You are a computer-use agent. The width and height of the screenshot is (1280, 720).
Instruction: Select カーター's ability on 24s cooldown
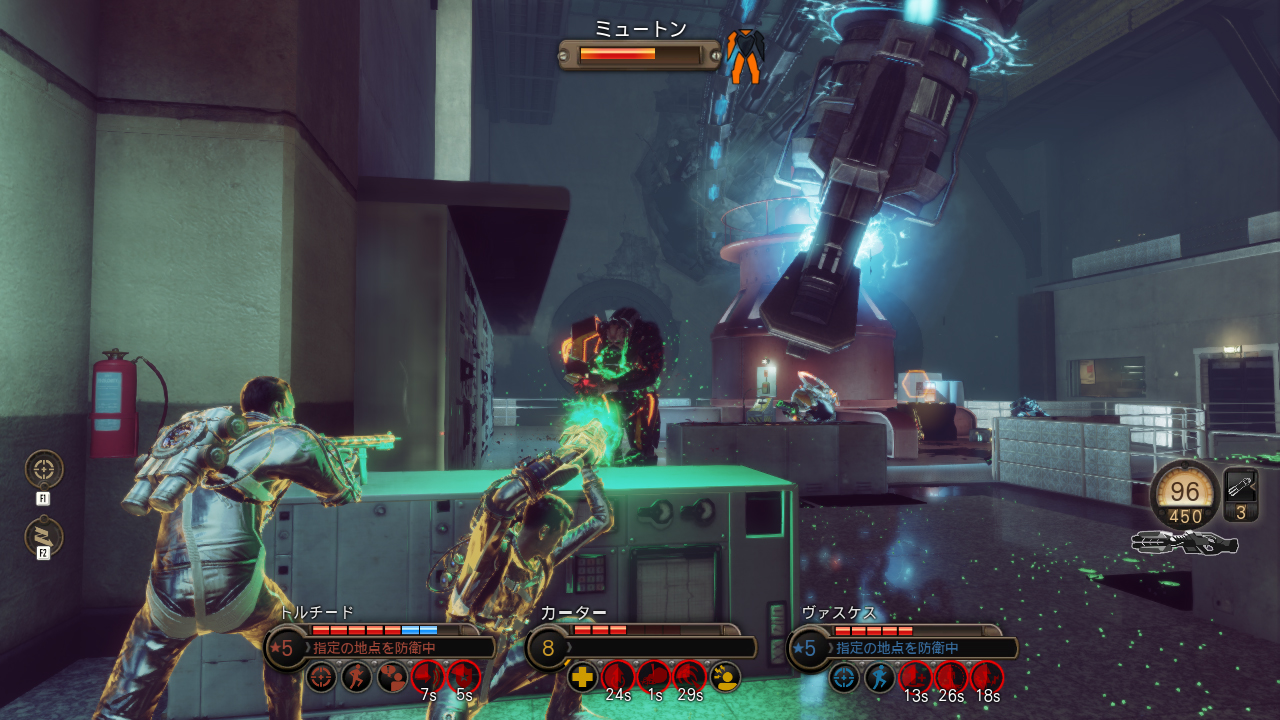tap(618, 677)
